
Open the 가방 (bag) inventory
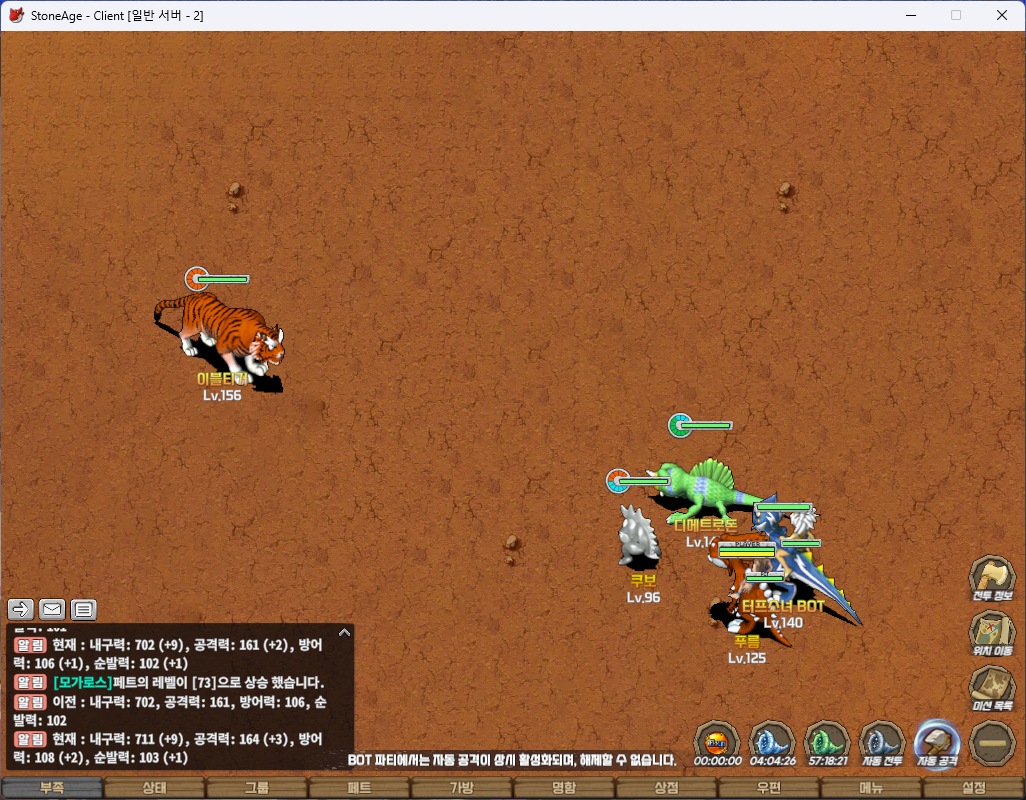click(x=461, y=788)
